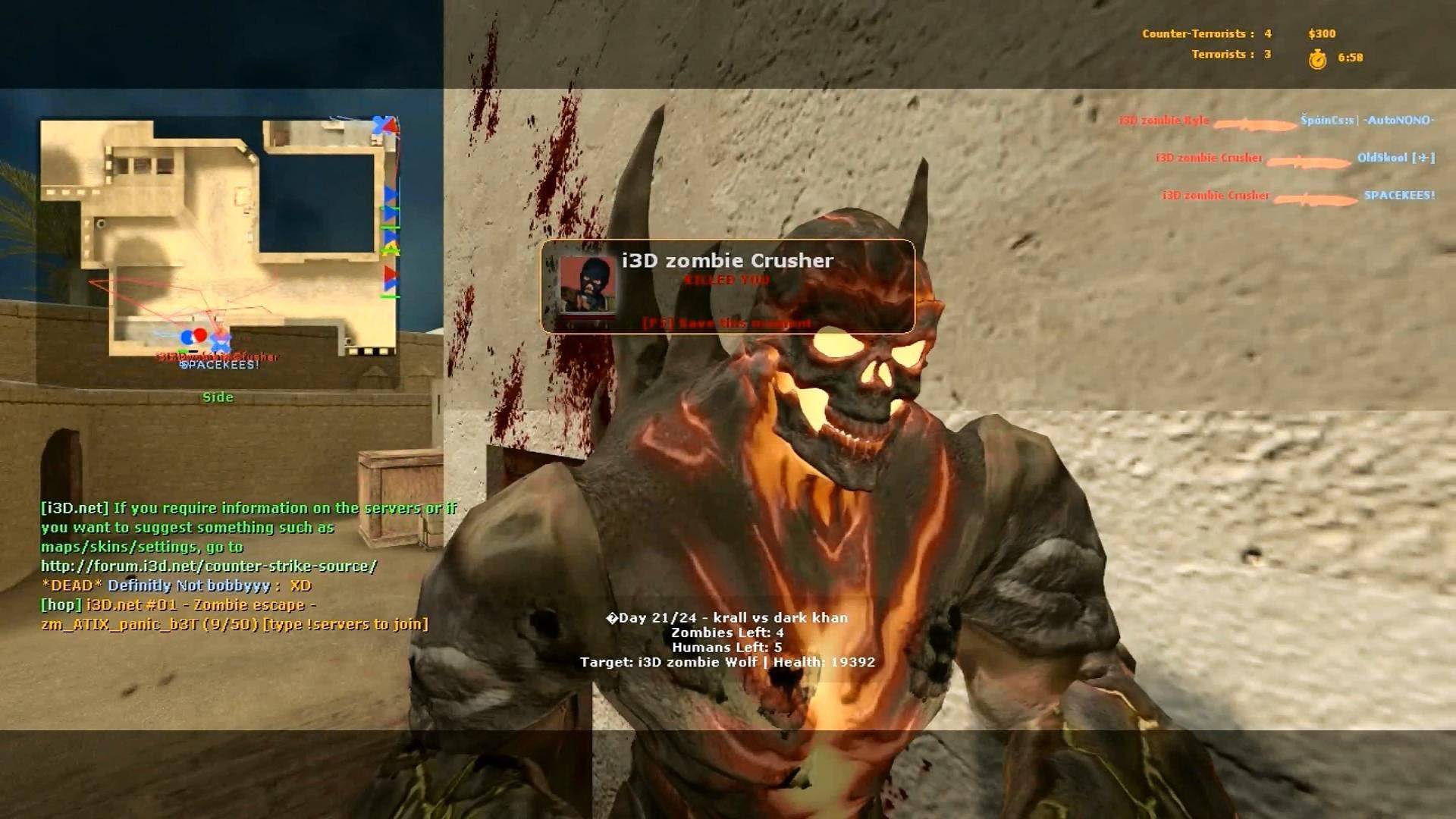Click Definitly Not bobbyyy's chat message
This screenshot has height=819, width=1456.
point(176,585)
